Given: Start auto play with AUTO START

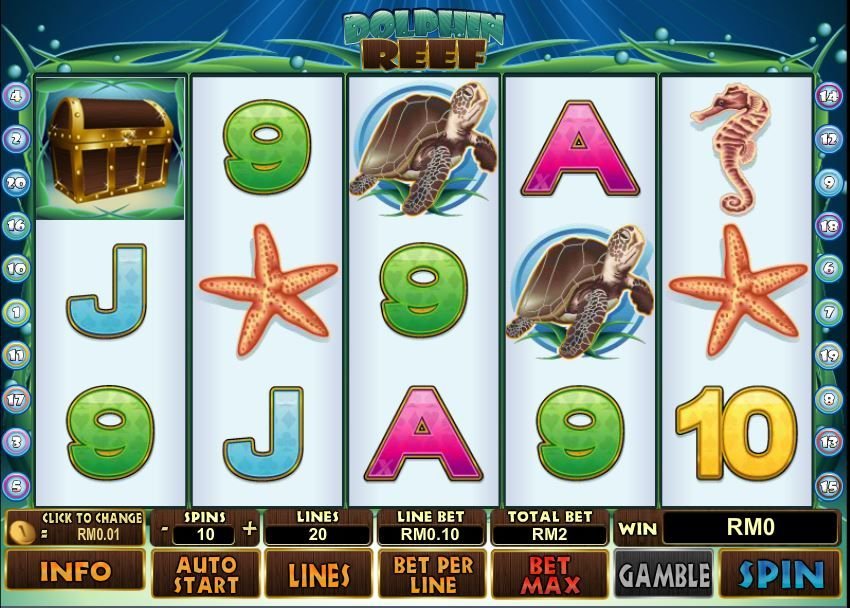Looking at the screenshot, I should 206,574.
